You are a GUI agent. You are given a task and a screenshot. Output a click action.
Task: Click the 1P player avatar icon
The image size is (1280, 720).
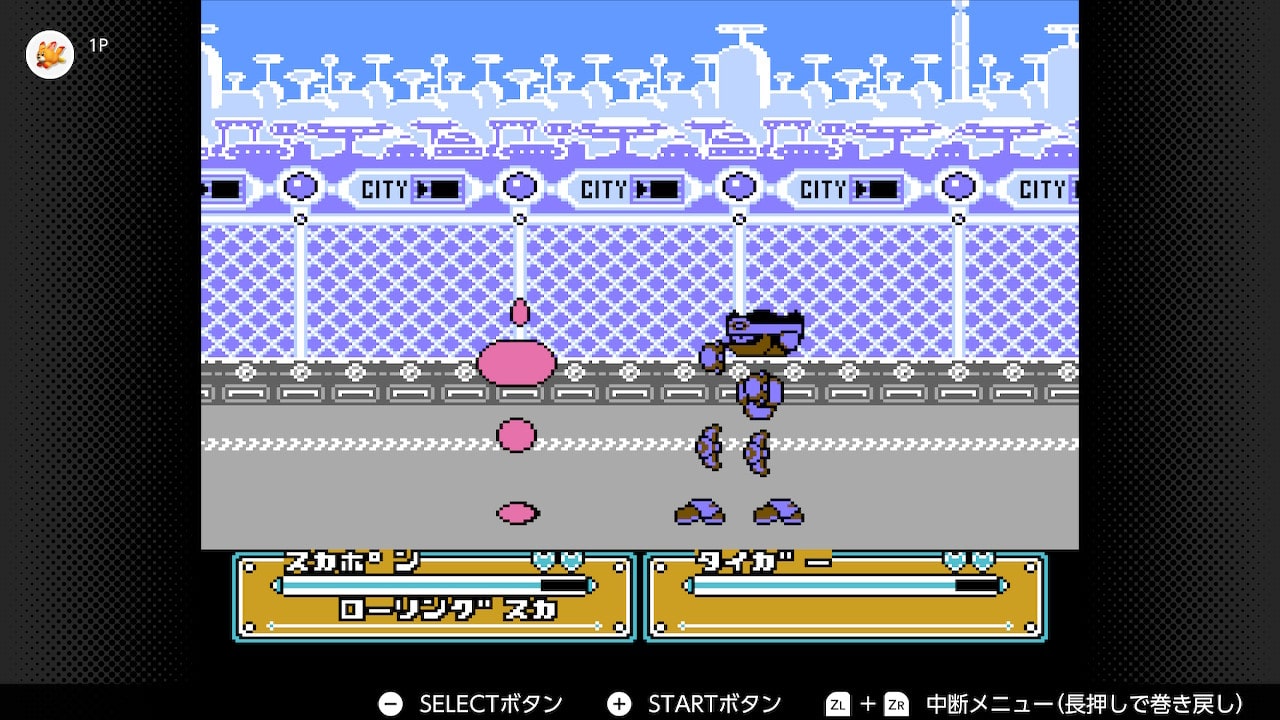coord(50,54)
